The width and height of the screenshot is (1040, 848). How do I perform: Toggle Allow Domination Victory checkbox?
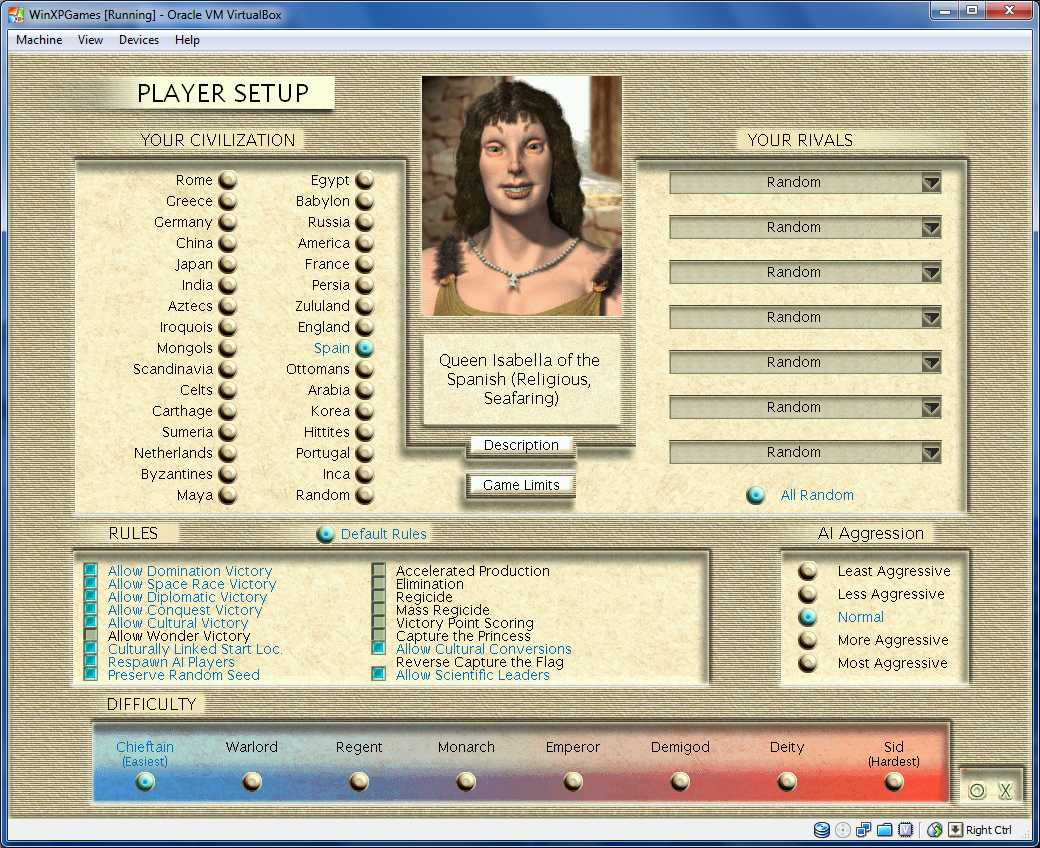click(x=91, y=571)
